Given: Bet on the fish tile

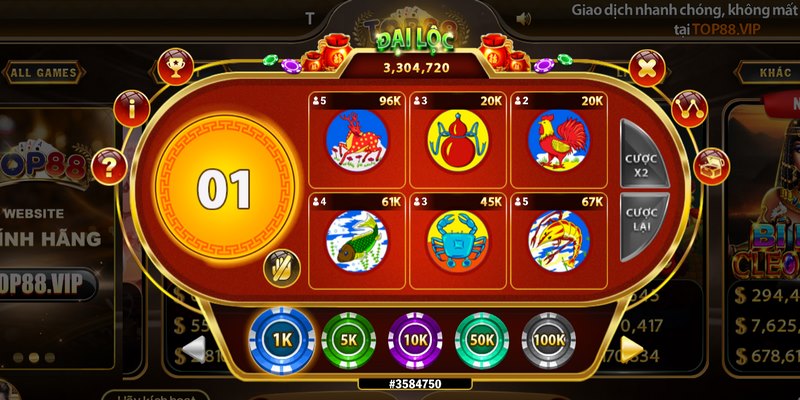Looking at the screenshot, I should pos(356,238).
